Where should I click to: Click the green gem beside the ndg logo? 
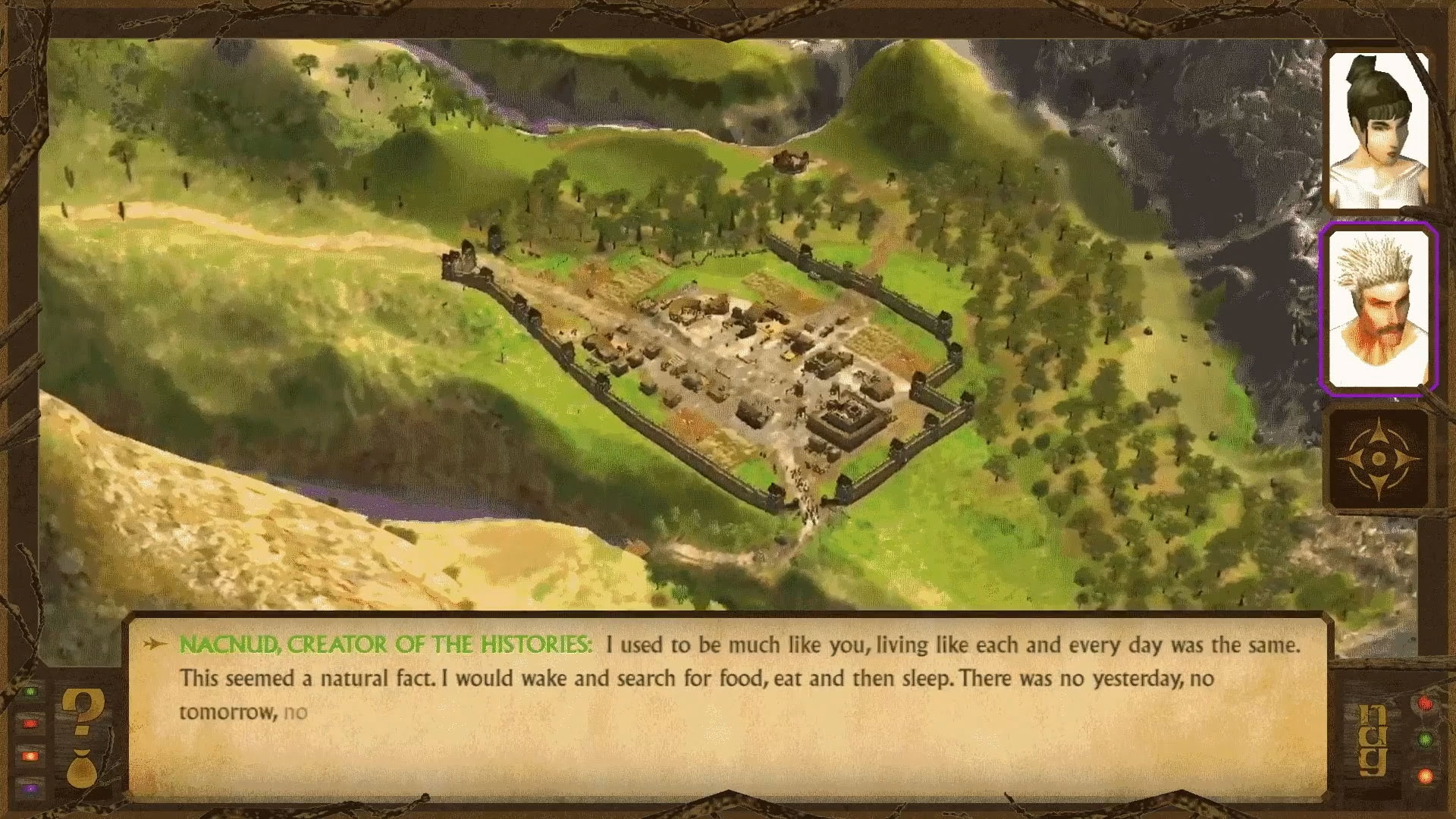(1424, 739)
